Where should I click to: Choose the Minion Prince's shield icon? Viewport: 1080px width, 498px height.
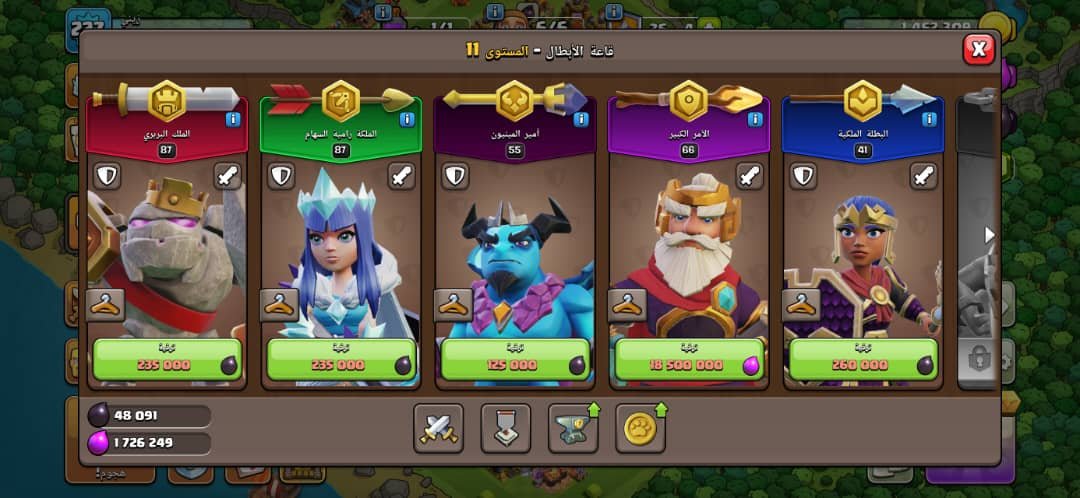click(x=454, y=177)
